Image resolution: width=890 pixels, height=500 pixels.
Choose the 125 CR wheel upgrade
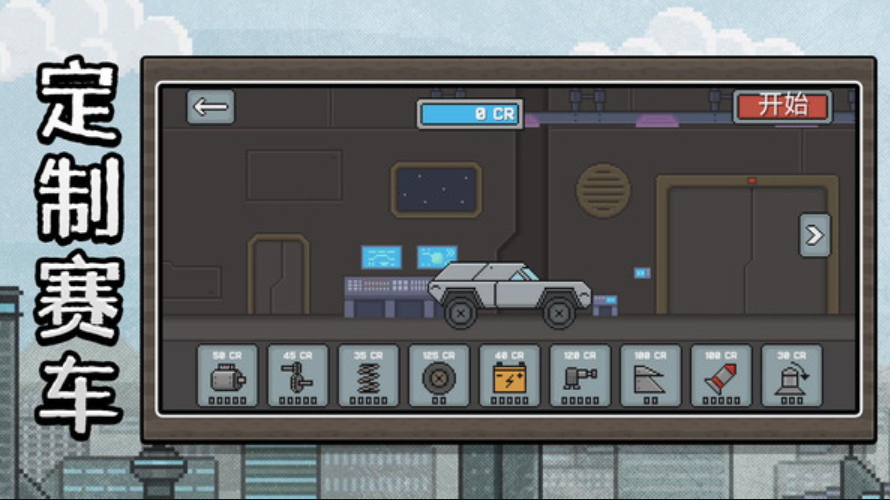(x=439, y=376)
